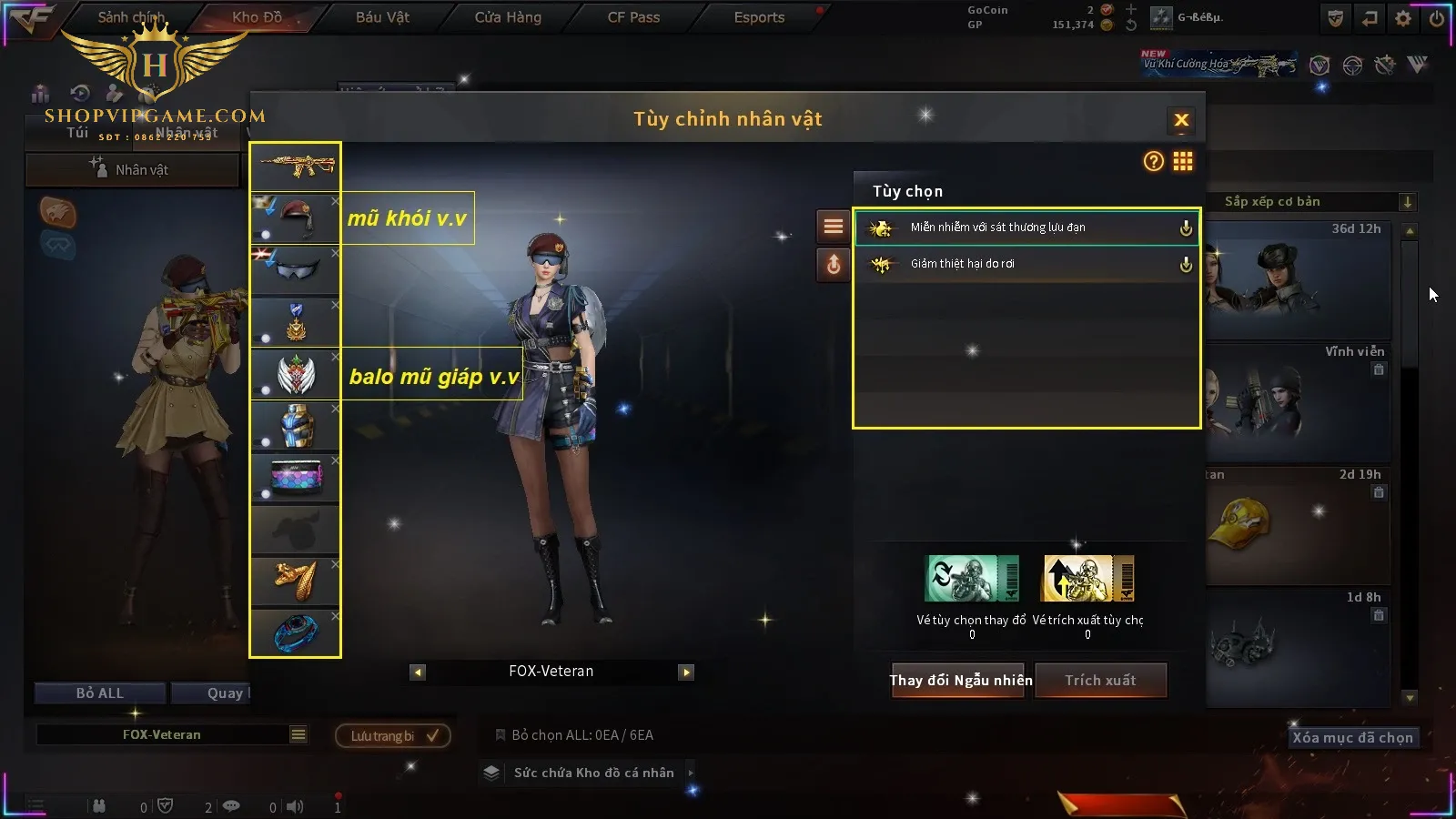Go to the Esports tab
The width and height of the screenshot is (1456, 819).
[759, 17]
